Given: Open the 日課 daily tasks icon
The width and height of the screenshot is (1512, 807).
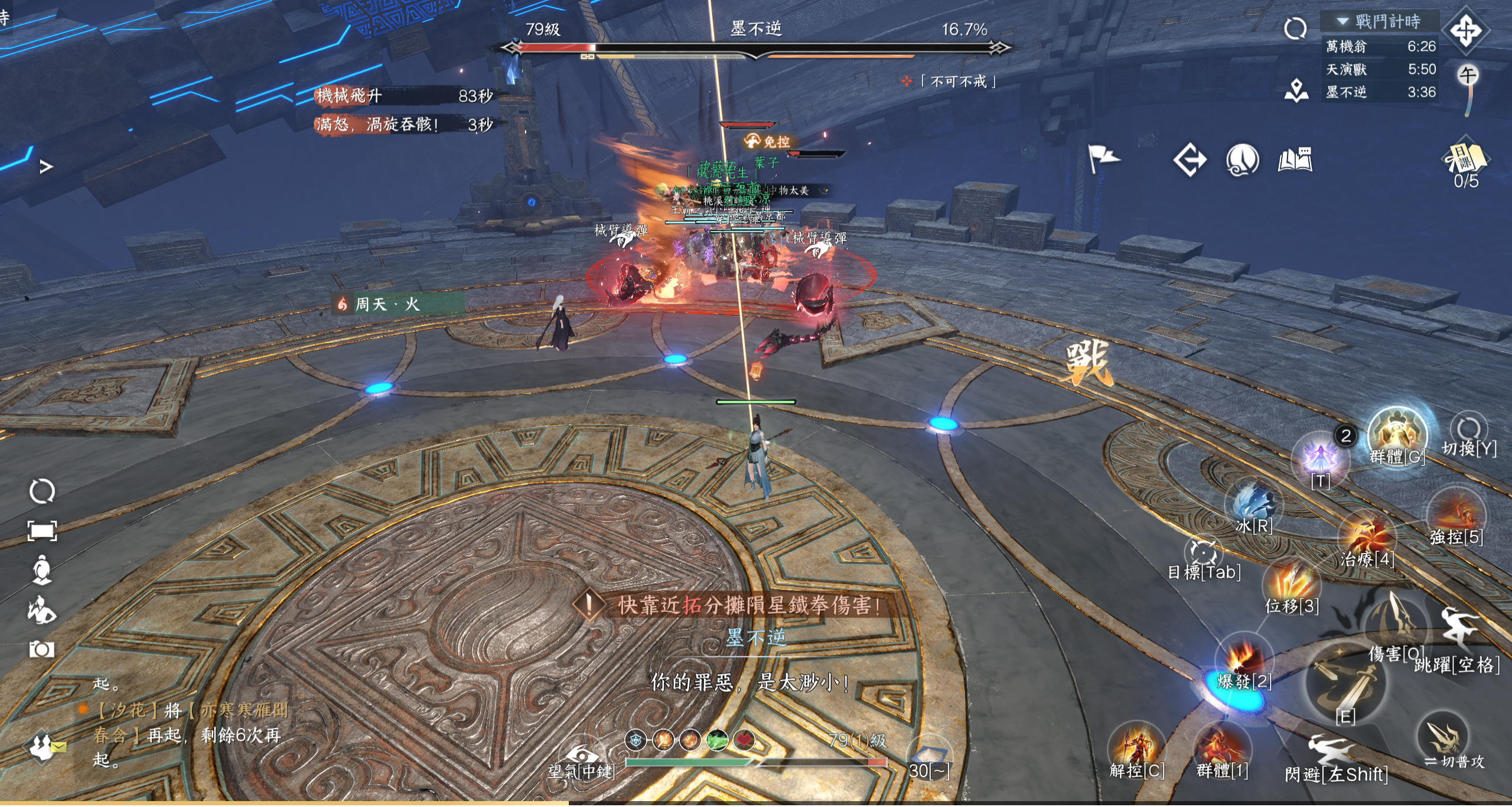Looking at the screenshot, I should coord(1466,158).
